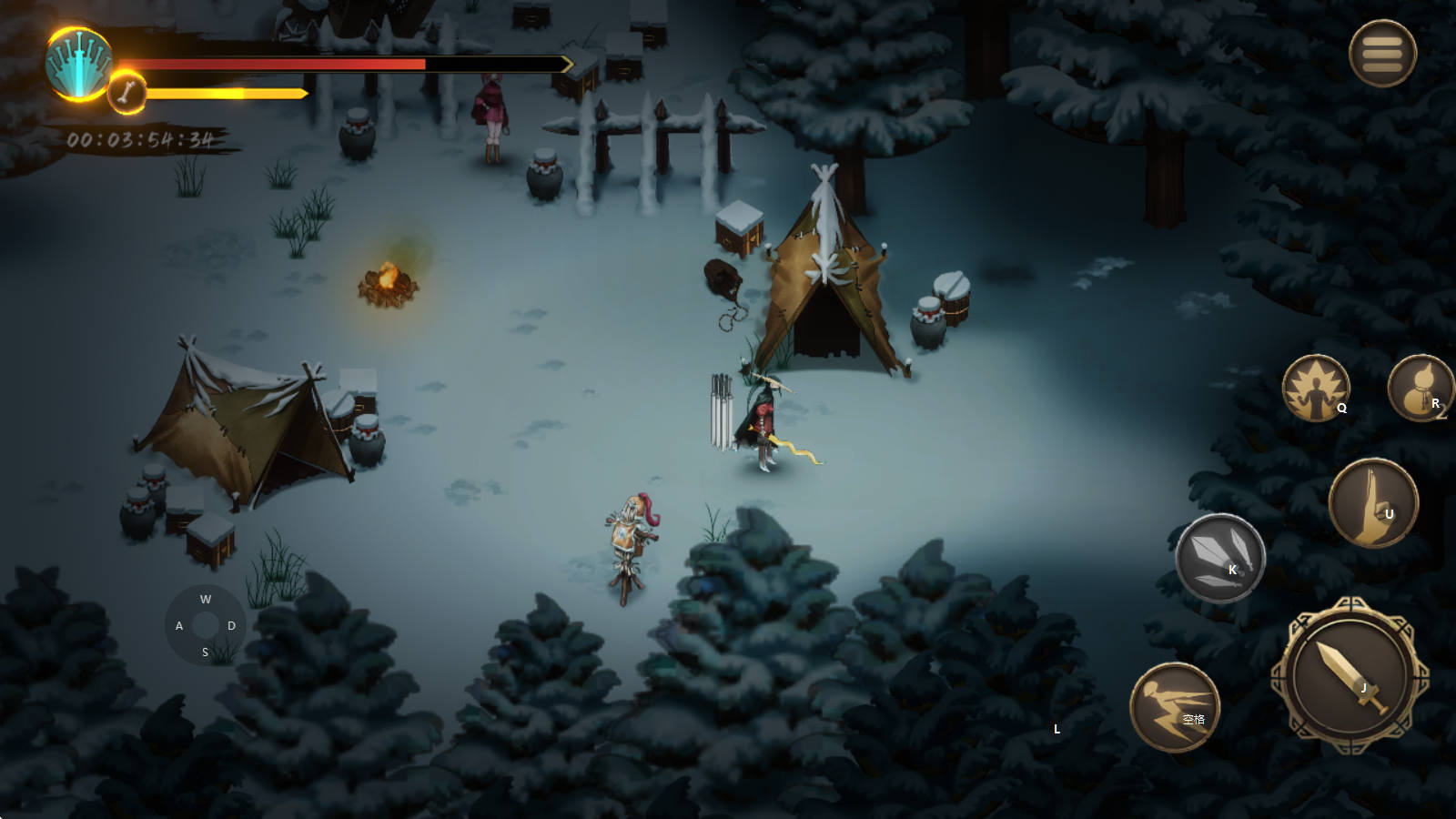Activate the flaming aura burst ability

tap(1316, 389)
